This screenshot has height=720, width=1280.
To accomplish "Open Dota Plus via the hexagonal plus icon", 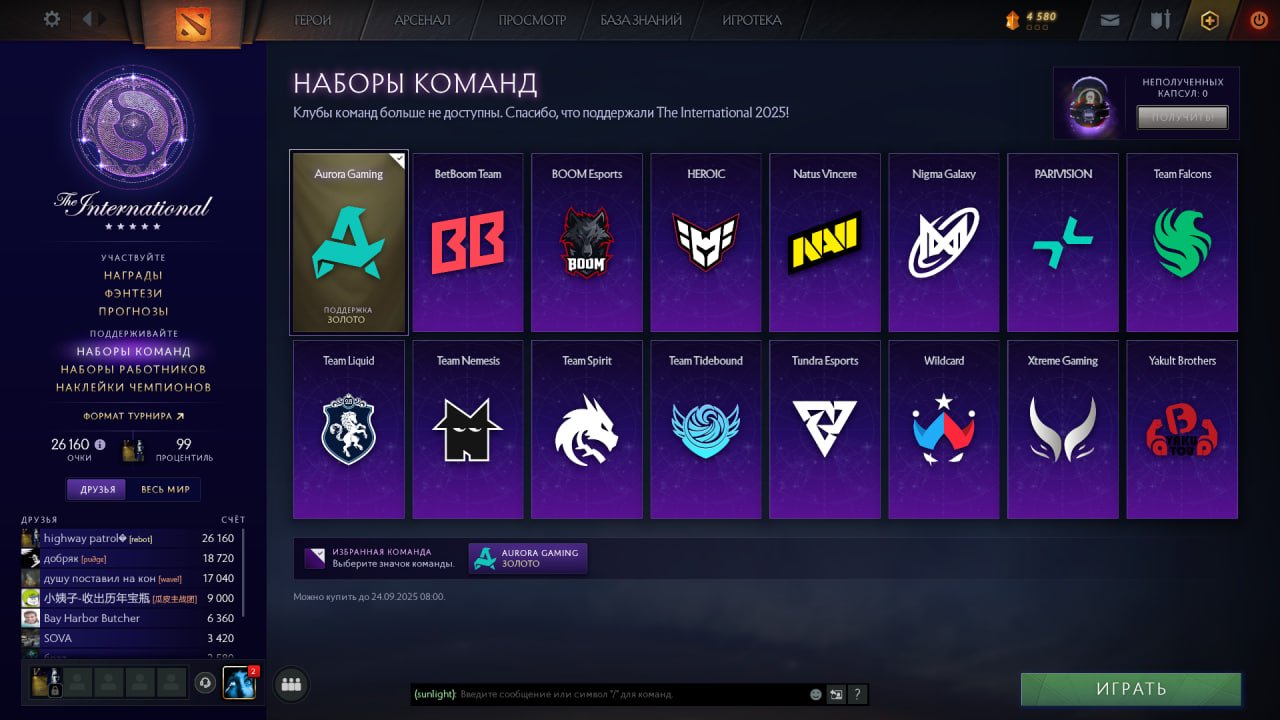I will click(1209, 19).
